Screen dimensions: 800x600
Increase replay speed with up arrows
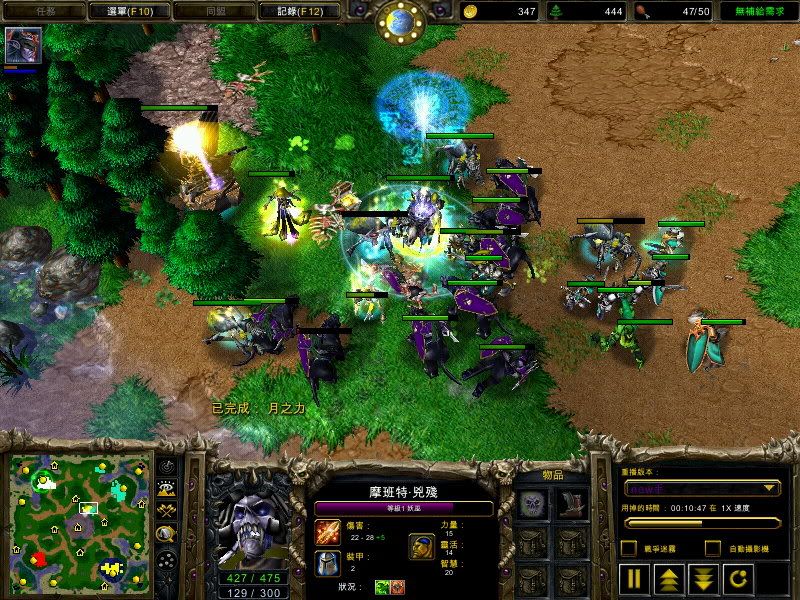pyautogui.click(x=667, y=577)
